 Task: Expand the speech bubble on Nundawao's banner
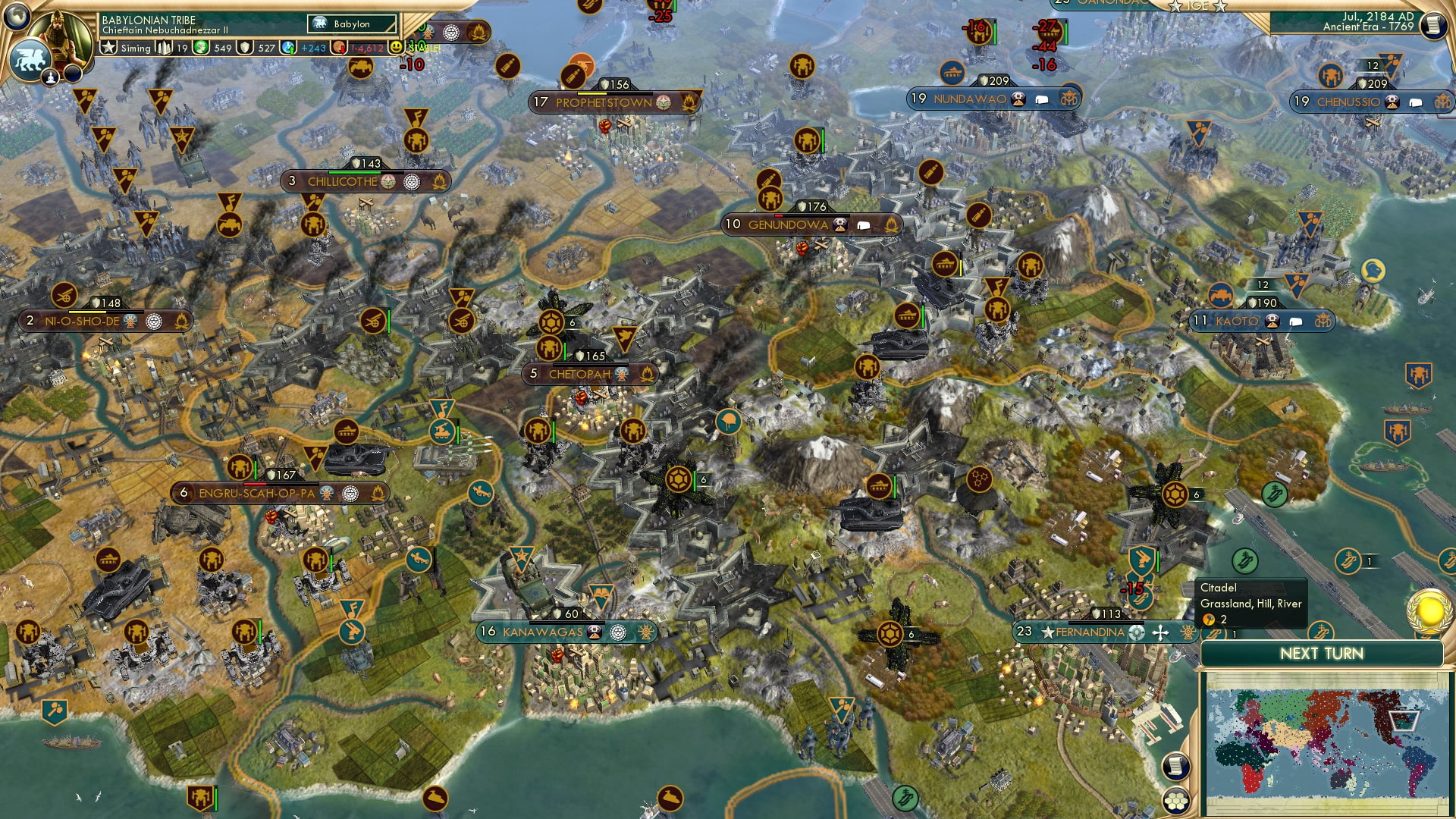(x=1042, y=100)
